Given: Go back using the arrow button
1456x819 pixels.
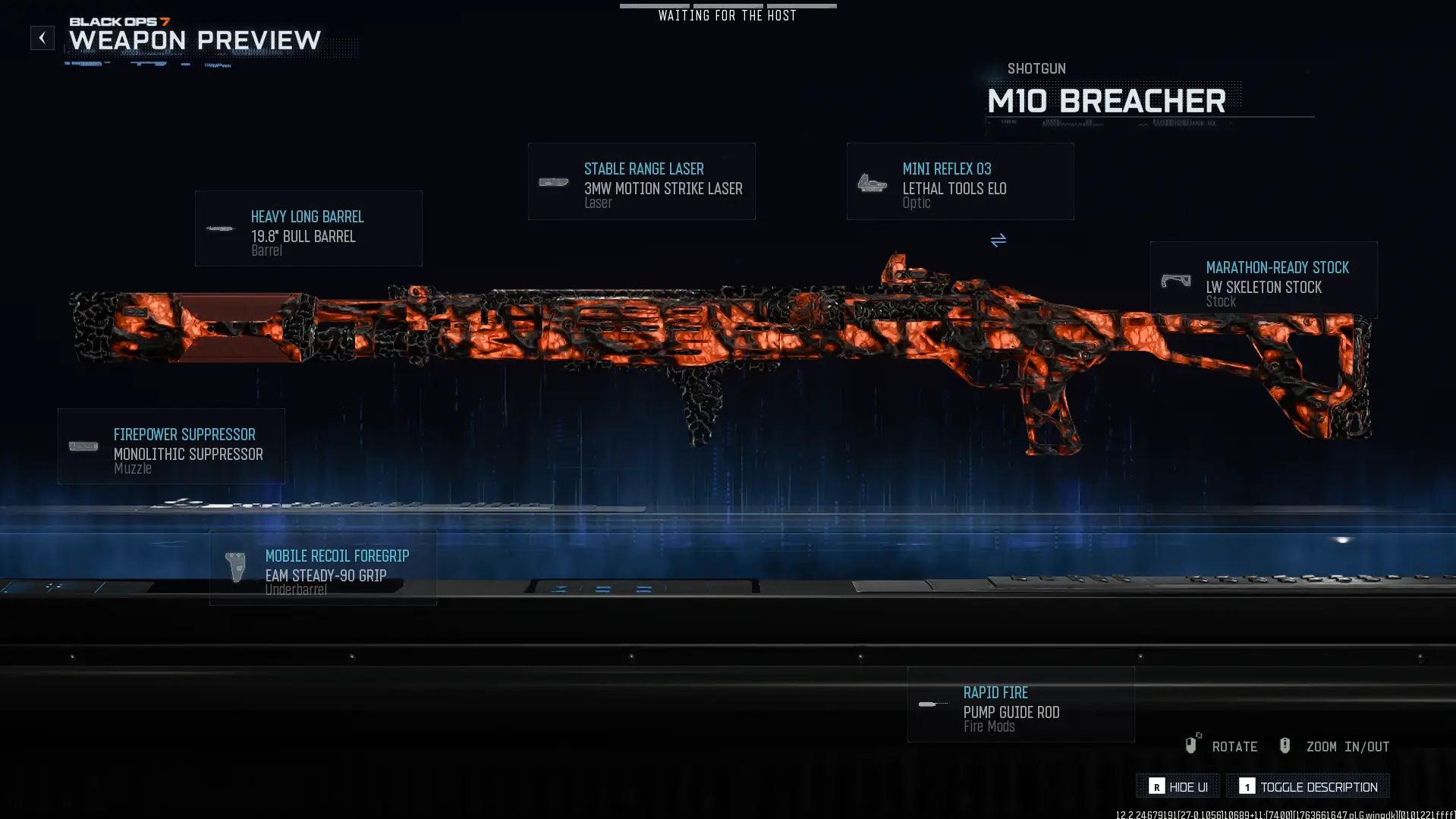Looking at the screenshot, I should (42, 38).
